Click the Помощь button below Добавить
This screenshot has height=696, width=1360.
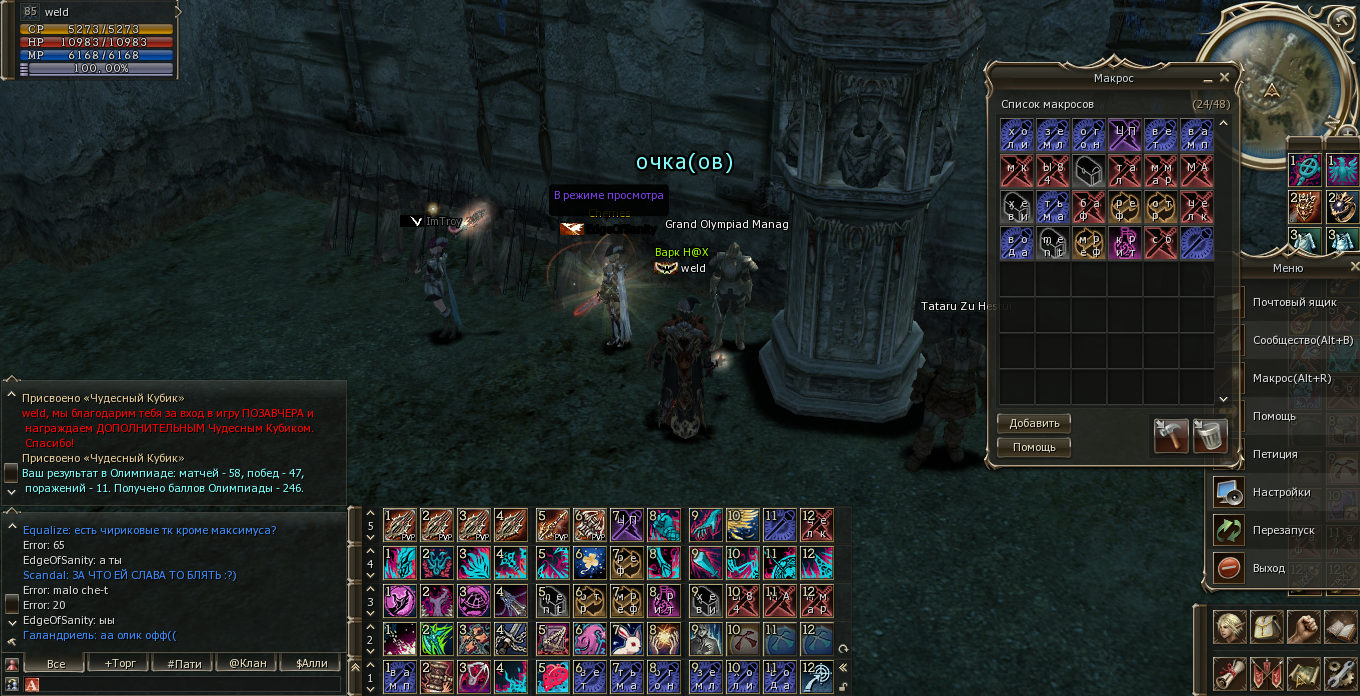(x=1033, y=447)
